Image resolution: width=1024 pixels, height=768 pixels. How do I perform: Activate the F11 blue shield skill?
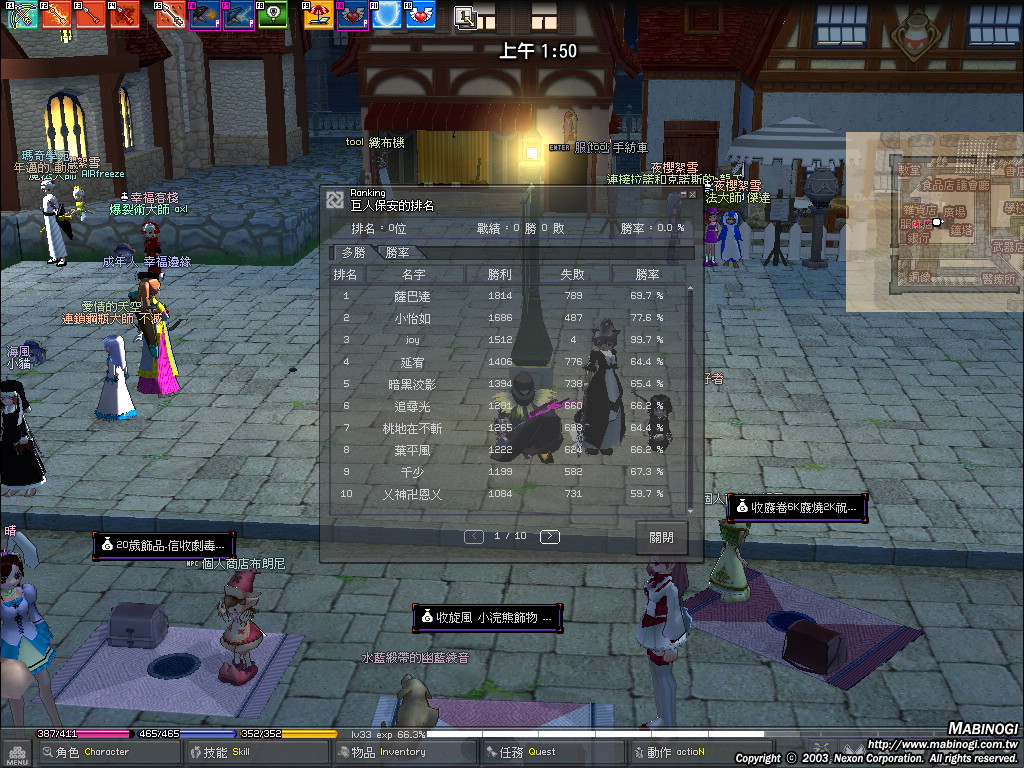(x=387, y=14)
